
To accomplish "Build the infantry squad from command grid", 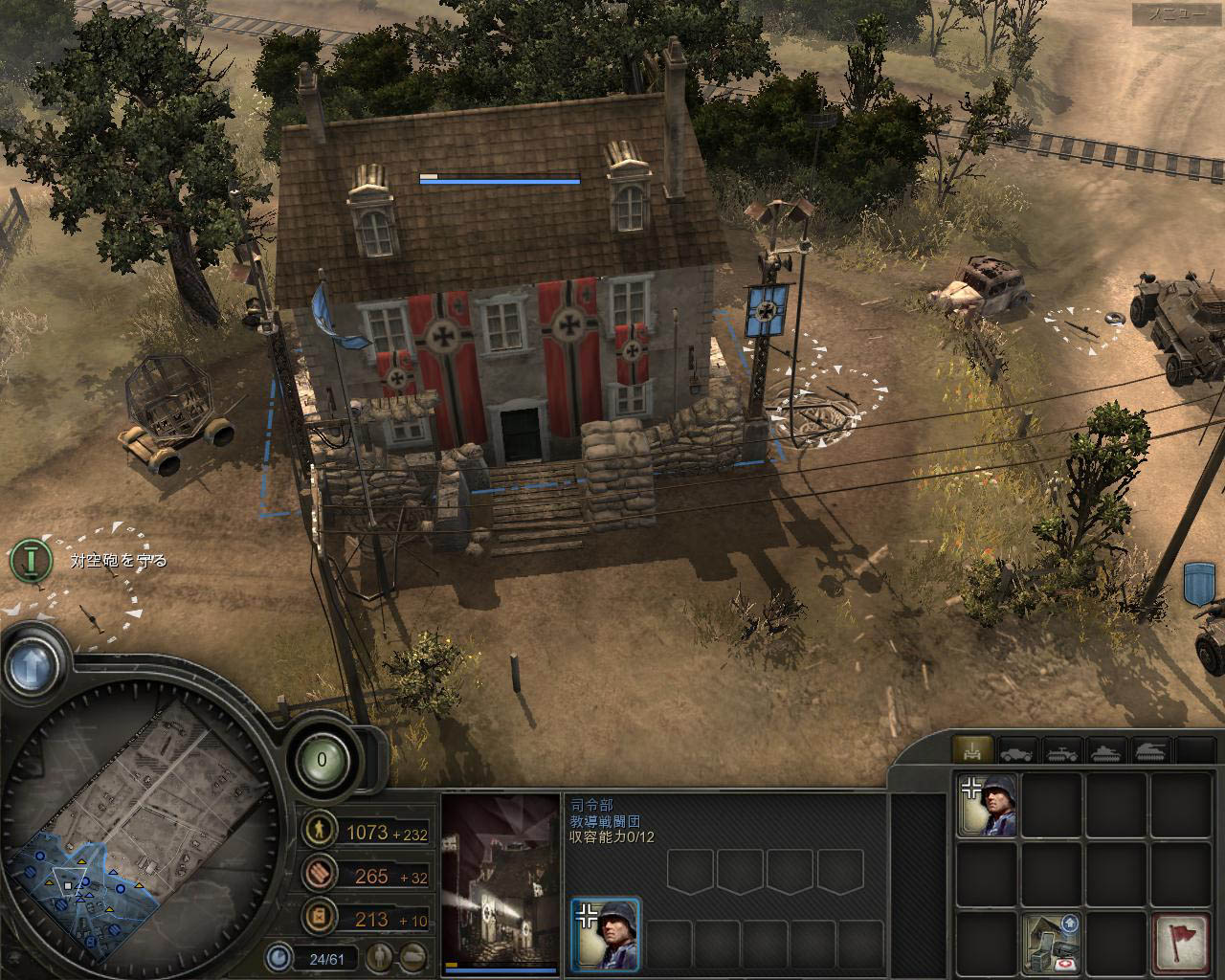I will [x=987, y=805].
